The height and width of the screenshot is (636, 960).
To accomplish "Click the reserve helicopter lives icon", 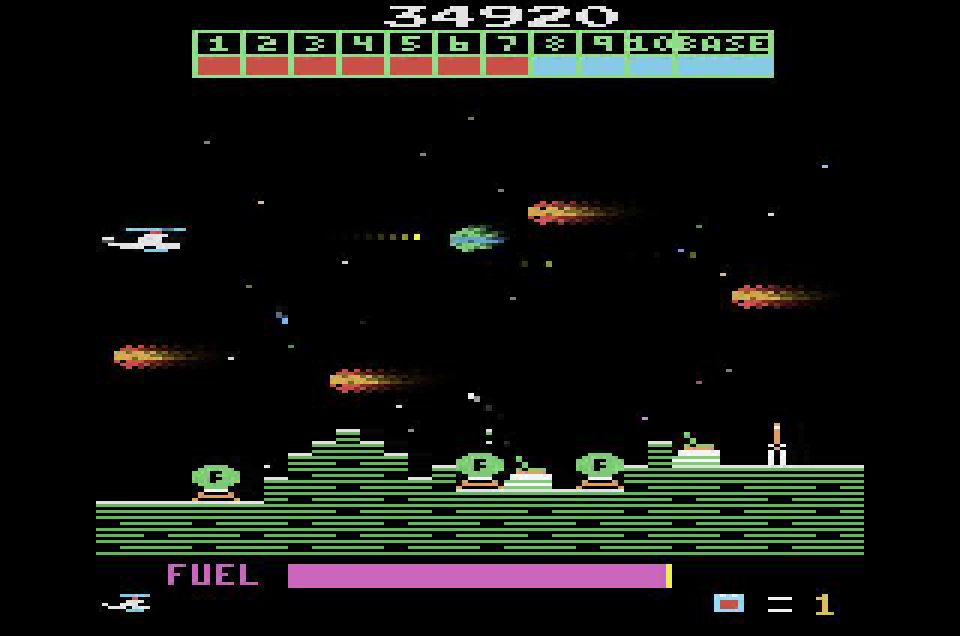I will (128, 603).
